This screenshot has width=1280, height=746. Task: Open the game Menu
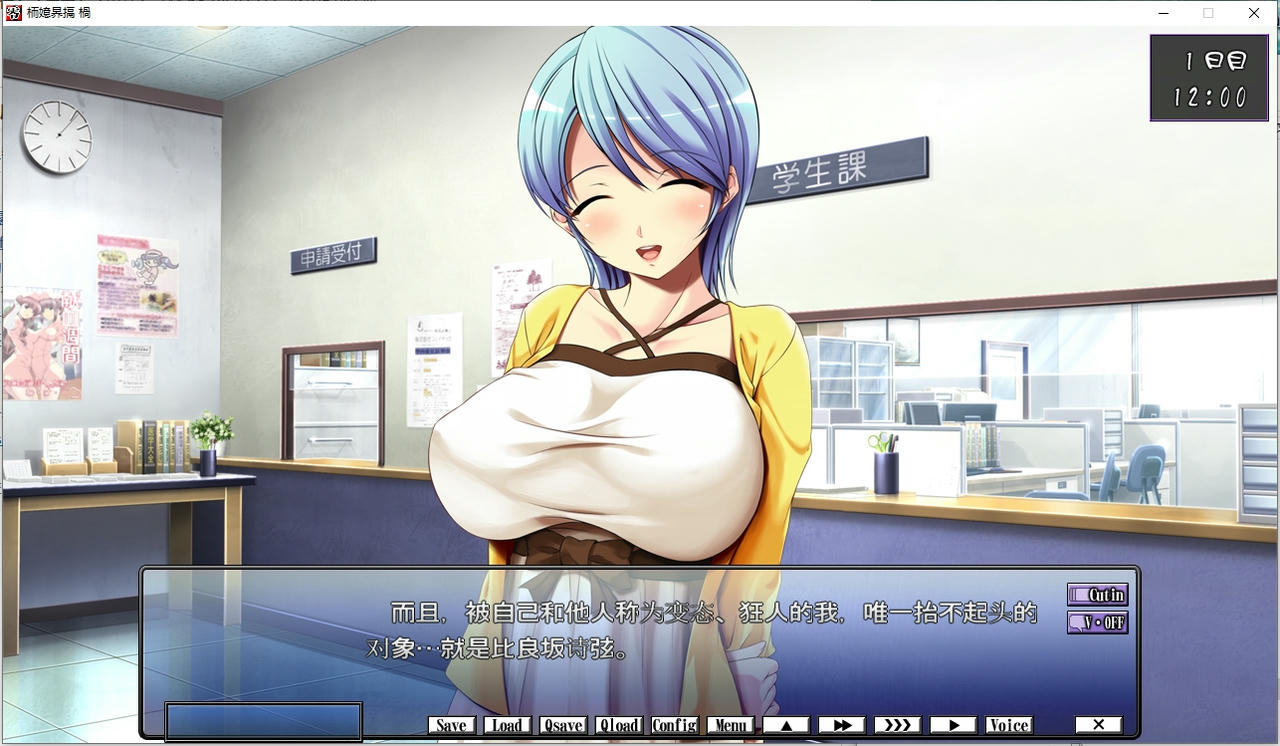tap(730, 725)
